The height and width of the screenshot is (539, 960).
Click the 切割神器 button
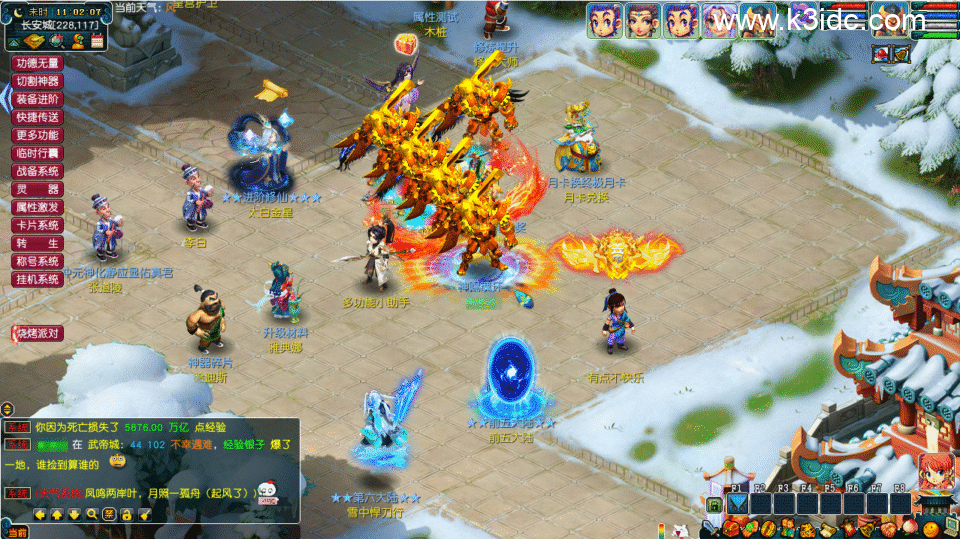[38, 80]
